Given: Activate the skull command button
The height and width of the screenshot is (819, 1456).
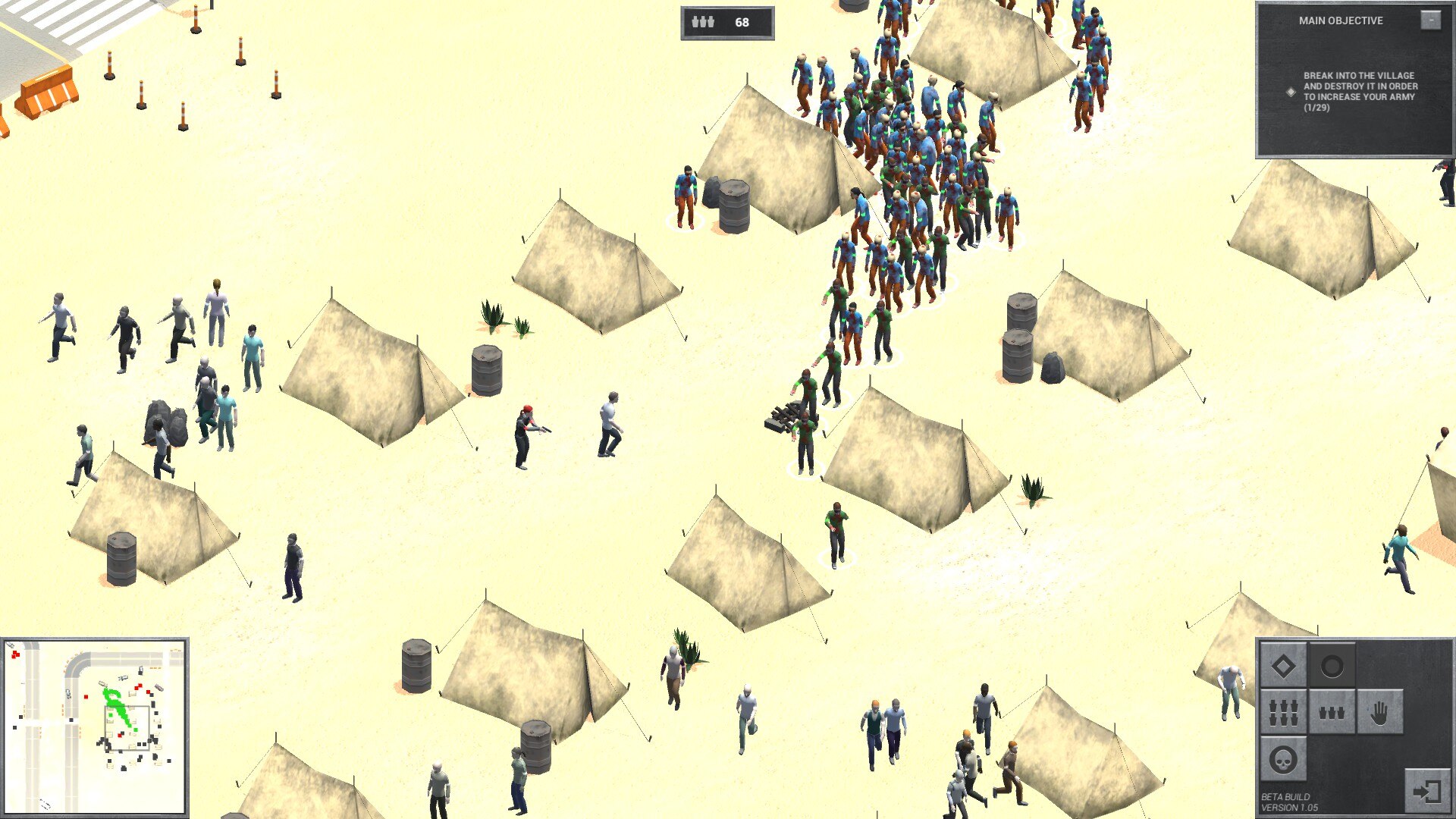Looking at the screenshot, I should [1283, 759].
